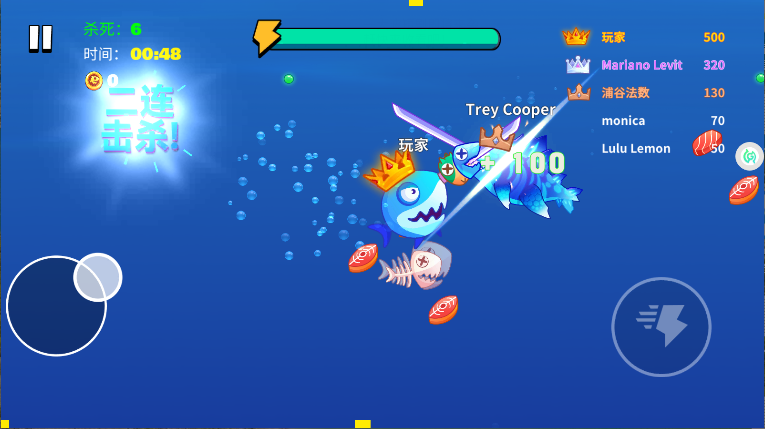
Task: Tap the virtual joystick knob
Action: click(97, 277)
